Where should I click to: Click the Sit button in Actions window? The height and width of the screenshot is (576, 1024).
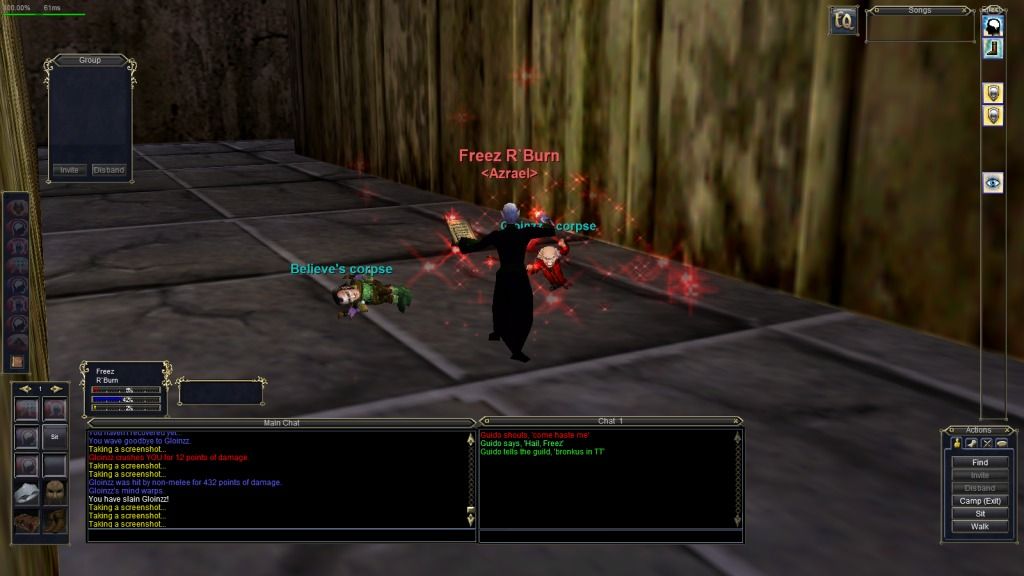coord(979,513)
